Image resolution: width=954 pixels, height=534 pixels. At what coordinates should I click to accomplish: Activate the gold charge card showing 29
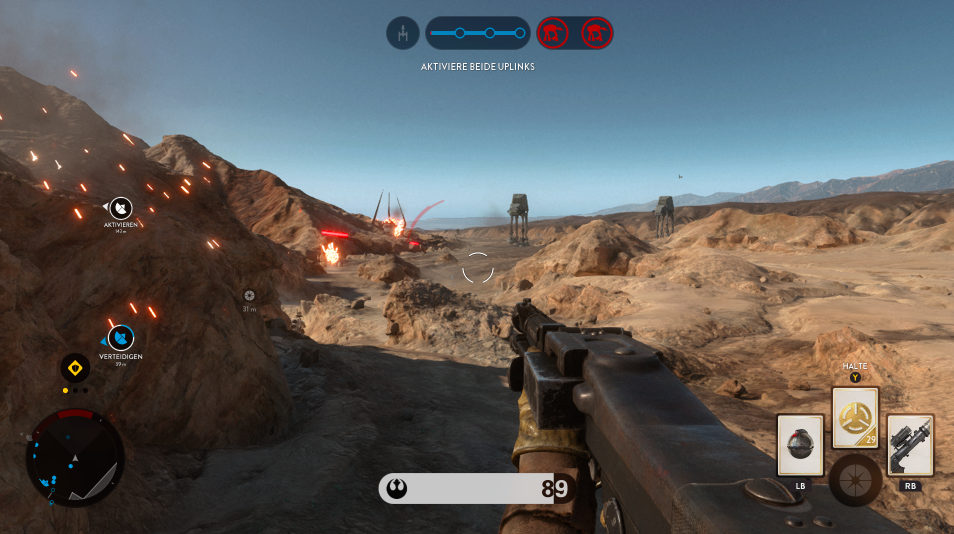[x=855, y=417]
